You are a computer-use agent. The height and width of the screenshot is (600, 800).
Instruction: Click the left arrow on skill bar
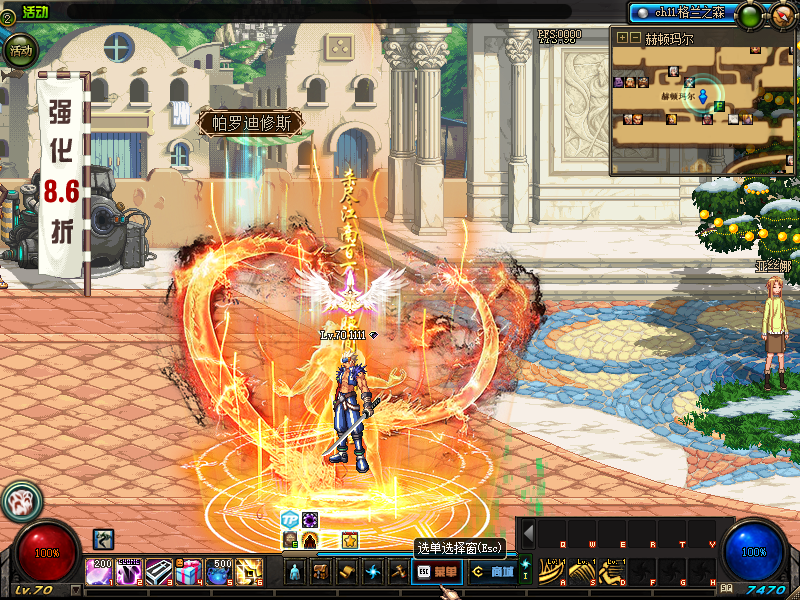[528, 534]
